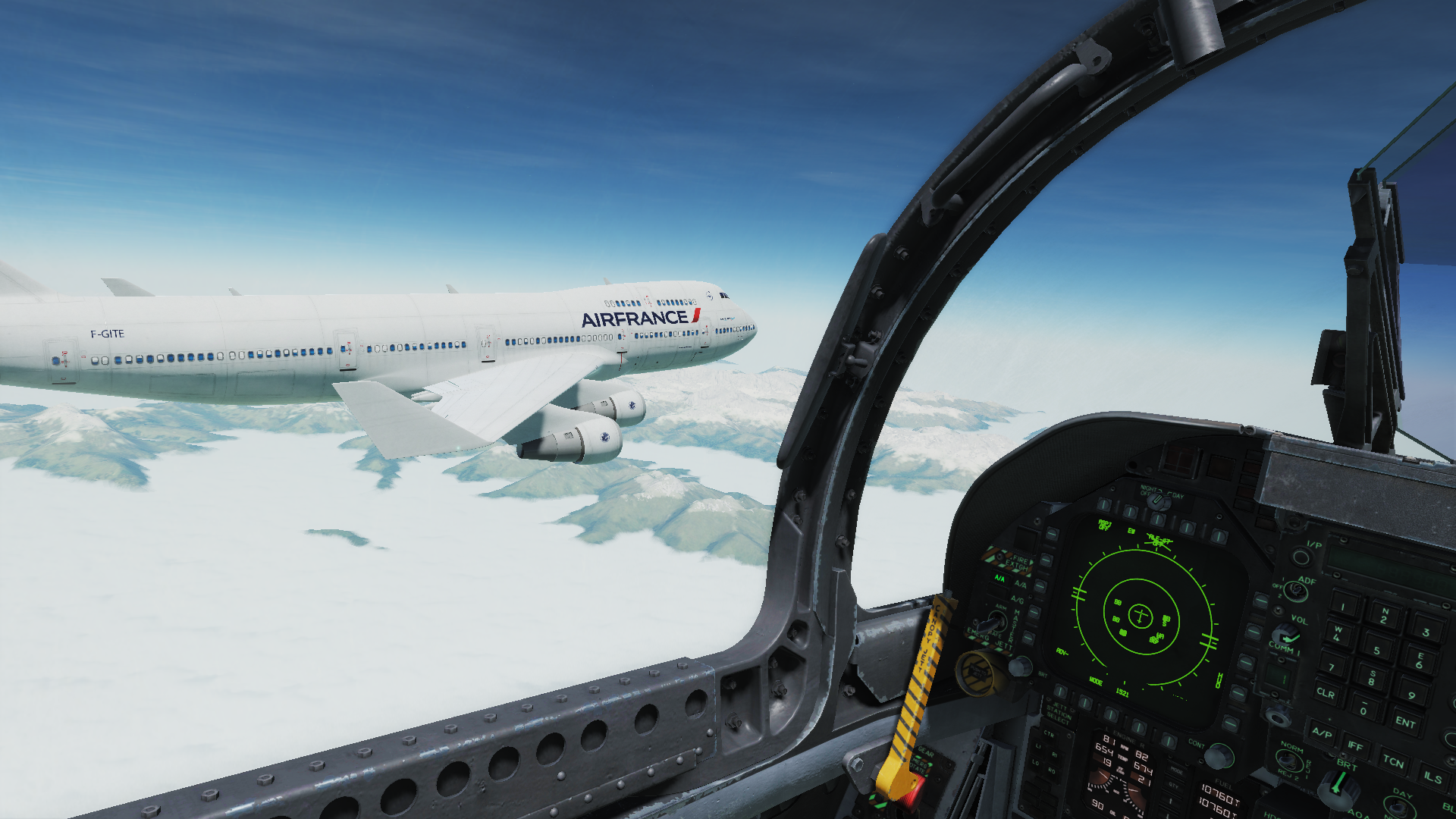Activate the IFF function button
Viewport: 1456px width, 819px height.
(x=1355, y=746)
